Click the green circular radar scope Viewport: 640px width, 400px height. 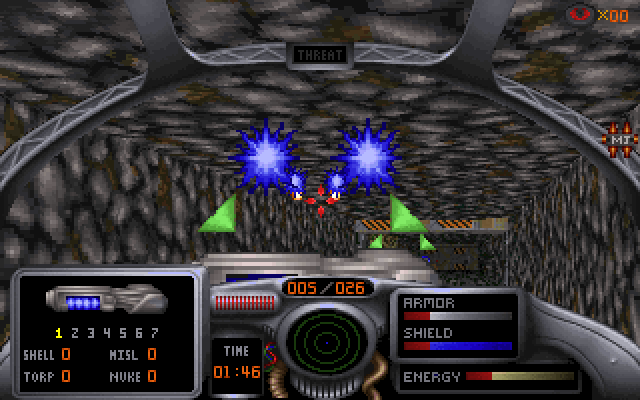pos(320,341)
